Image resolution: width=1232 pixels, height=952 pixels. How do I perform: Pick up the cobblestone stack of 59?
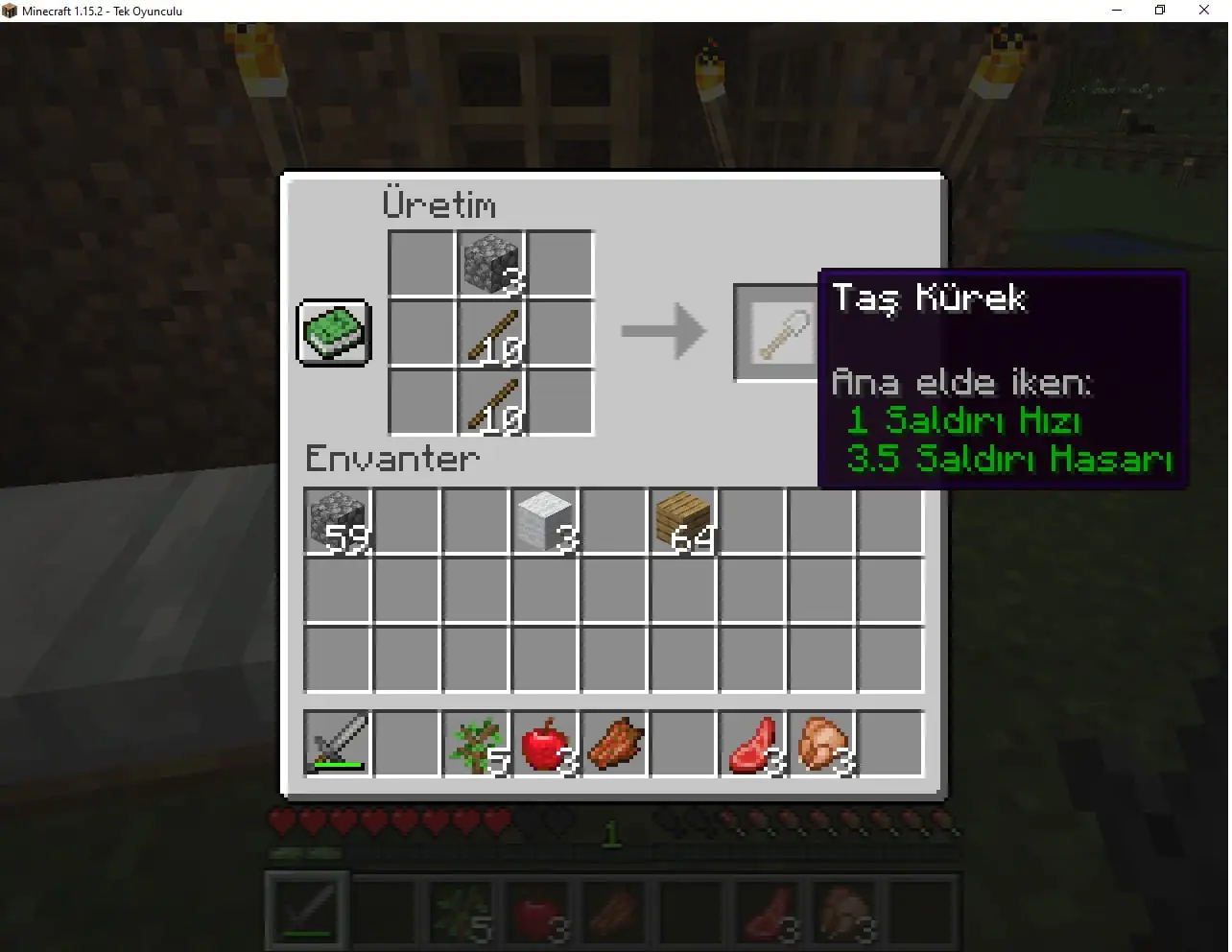point(335,523)
